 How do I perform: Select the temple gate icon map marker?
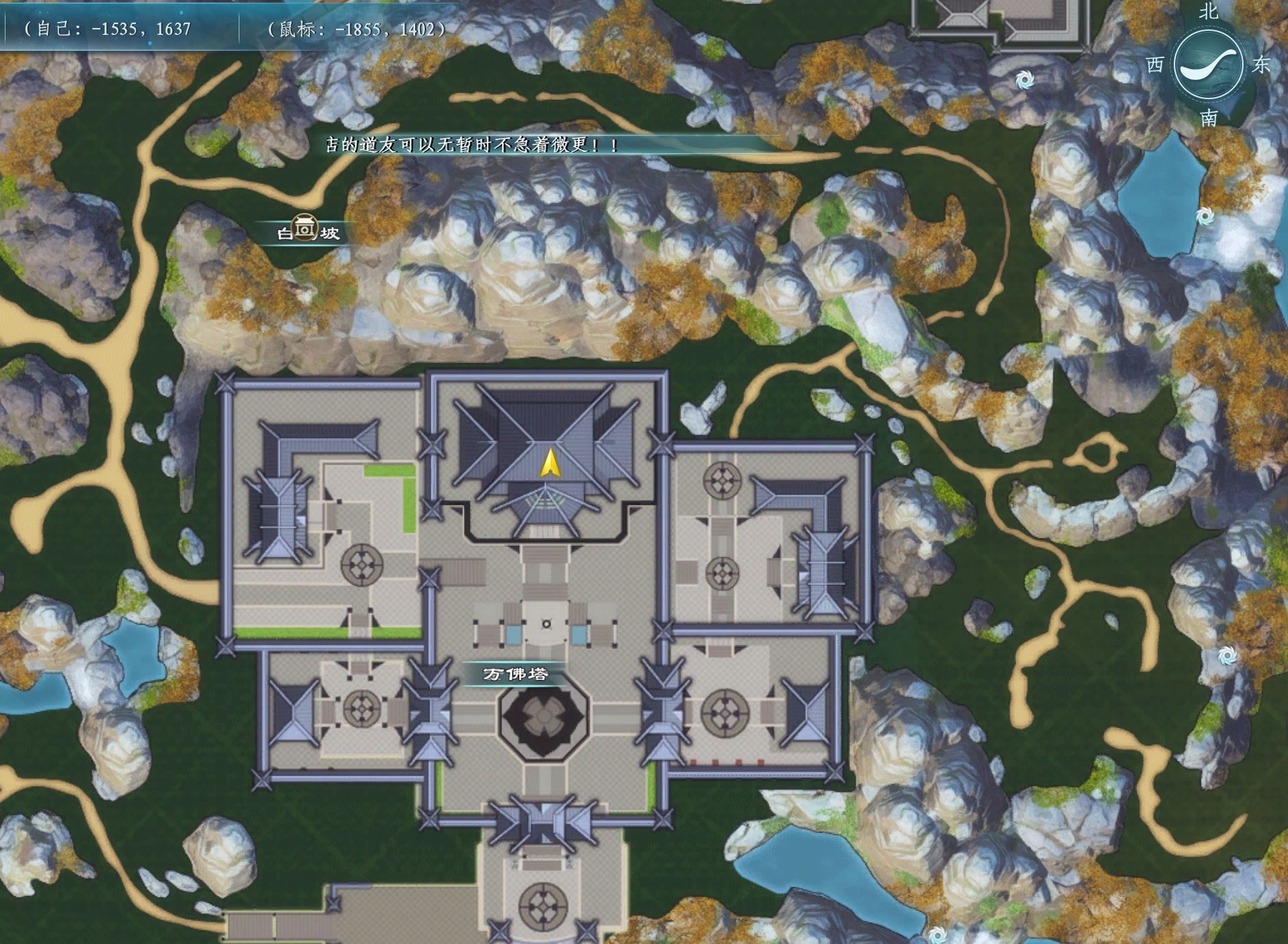pyautogui.click(x=304, y=227)
